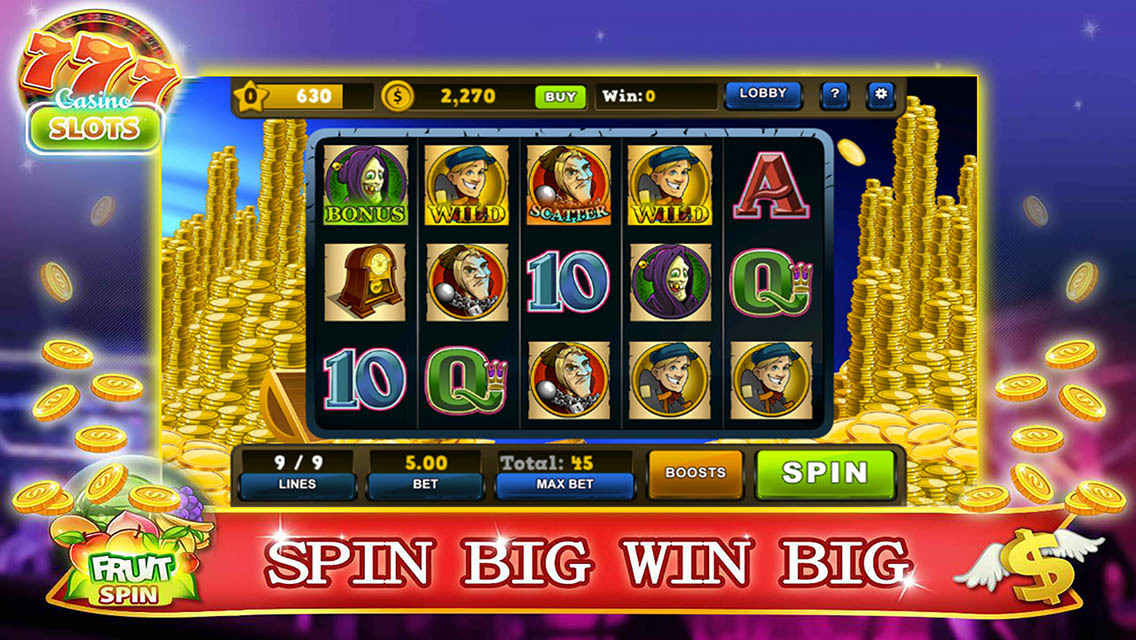Image resolution: width=1136 pixels, height=640 pixels.
Task: Open help with the question mark button
Action: click(835, 95)
